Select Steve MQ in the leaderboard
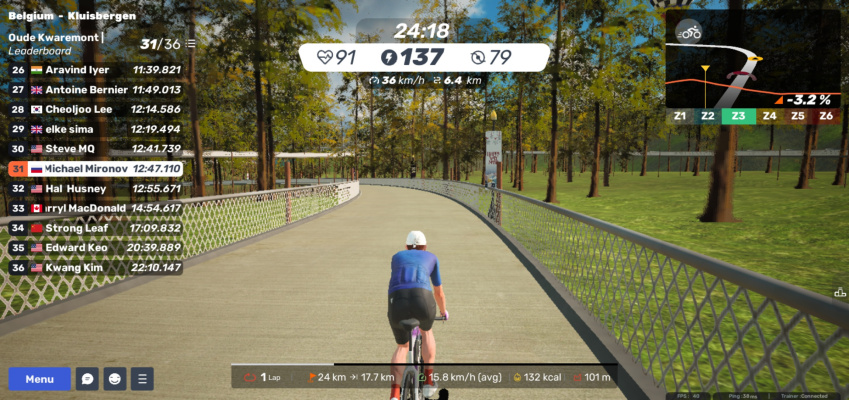849x400 pixels. [x=97, y=149]
